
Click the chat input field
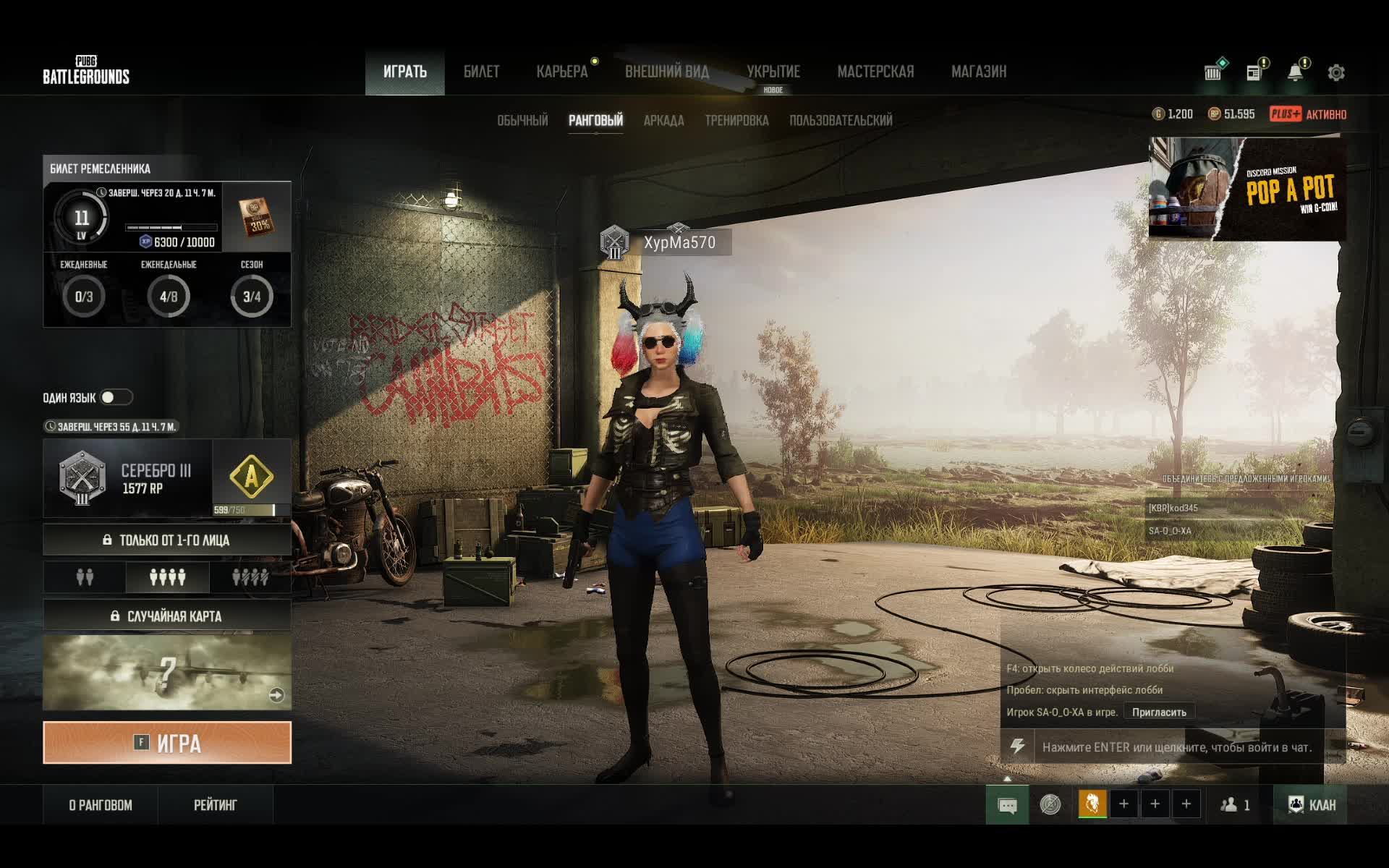coord(1176,747)
